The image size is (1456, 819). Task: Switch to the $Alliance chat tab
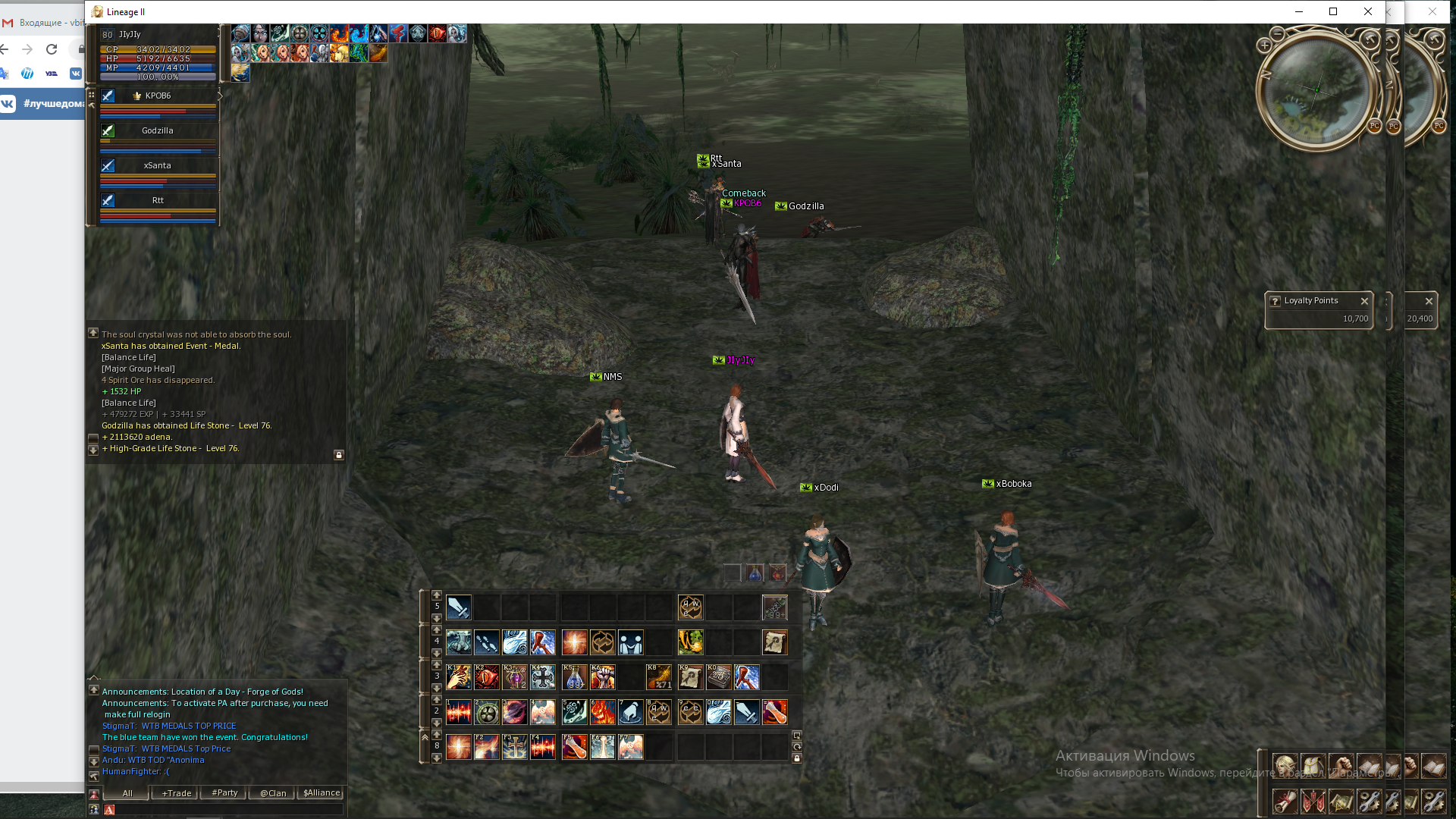(322, 793)
